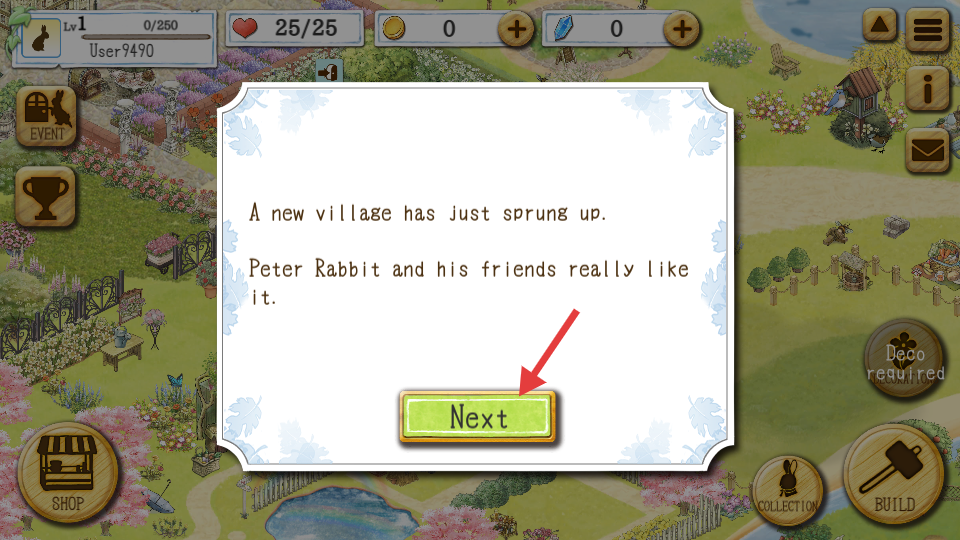The height and width of the screenshot is (540, 960).
Task: Add more blue crystals
Action: (x=682, y=29)
